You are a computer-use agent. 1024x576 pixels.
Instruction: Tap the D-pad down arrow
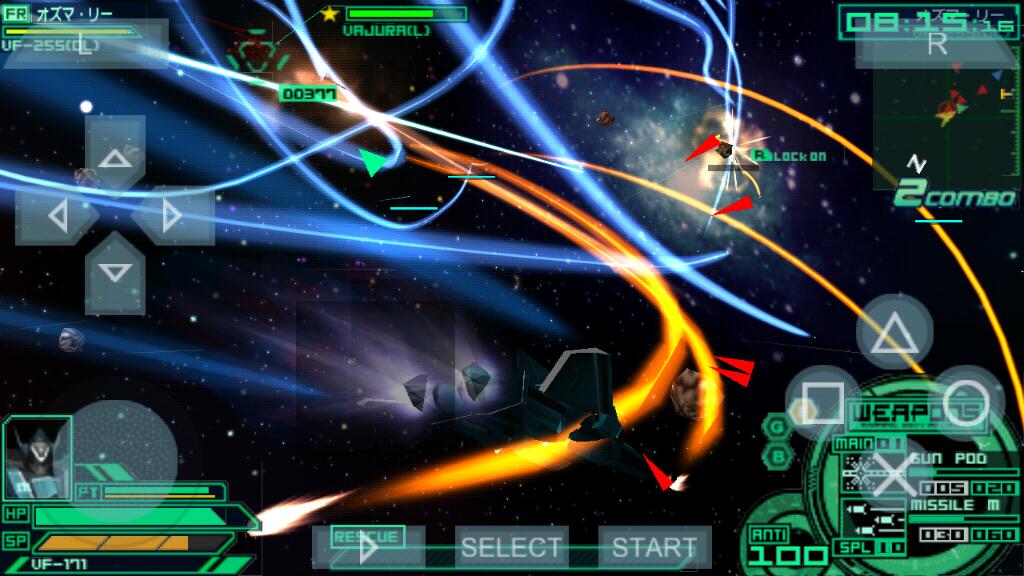pos(117,272)
